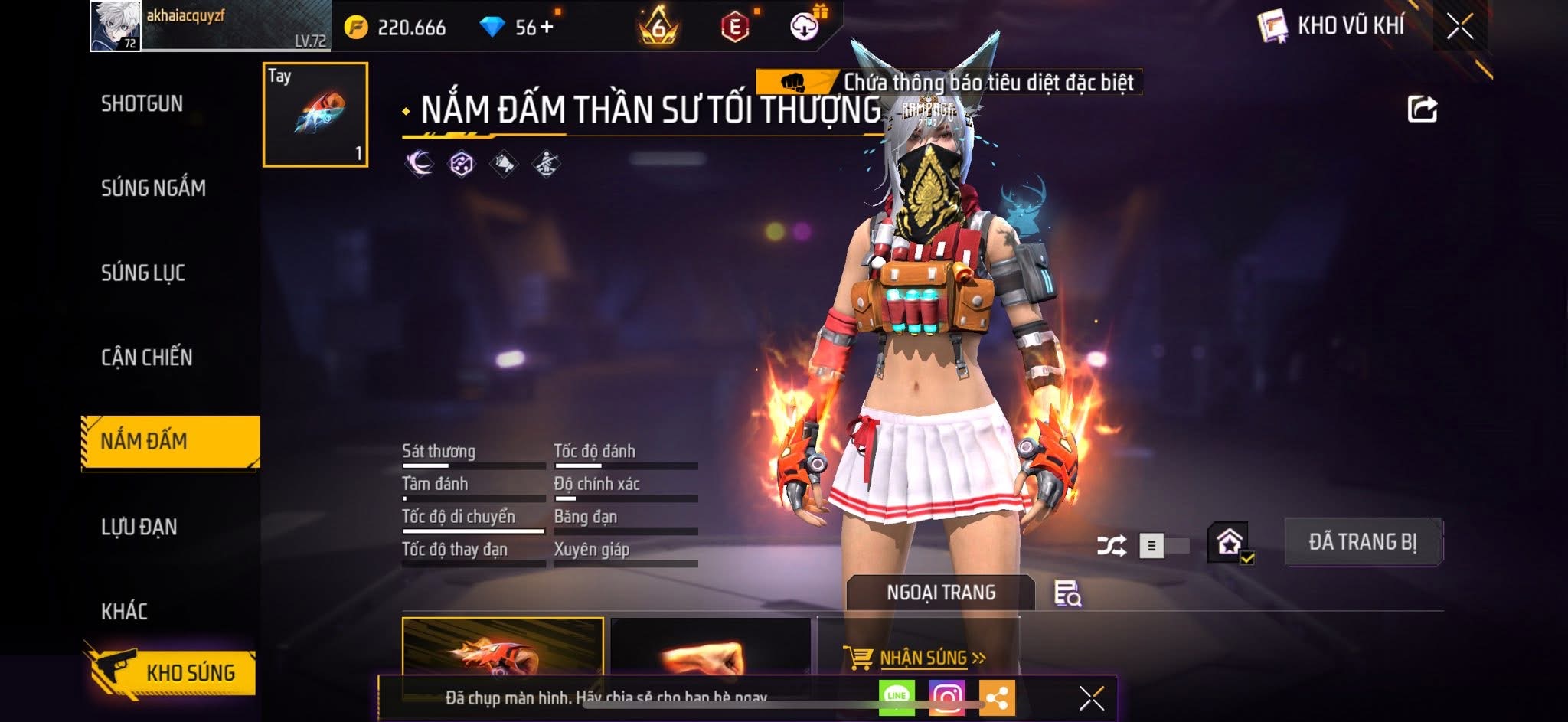Close the KHO VŨ KHÍ screen

[1459, 27]
